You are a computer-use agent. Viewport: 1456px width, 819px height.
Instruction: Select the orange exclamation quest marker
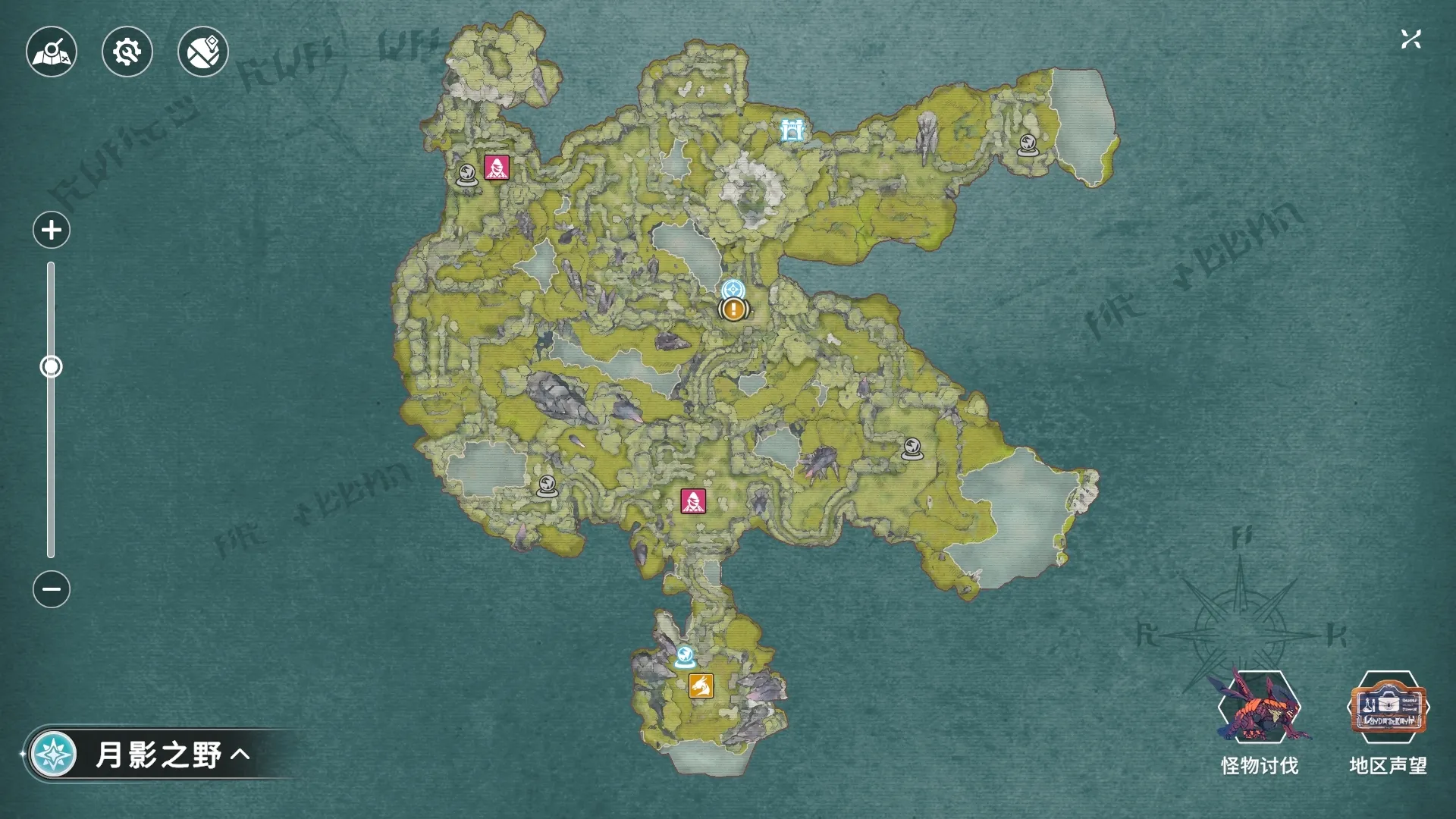click(x=733, y=309)
